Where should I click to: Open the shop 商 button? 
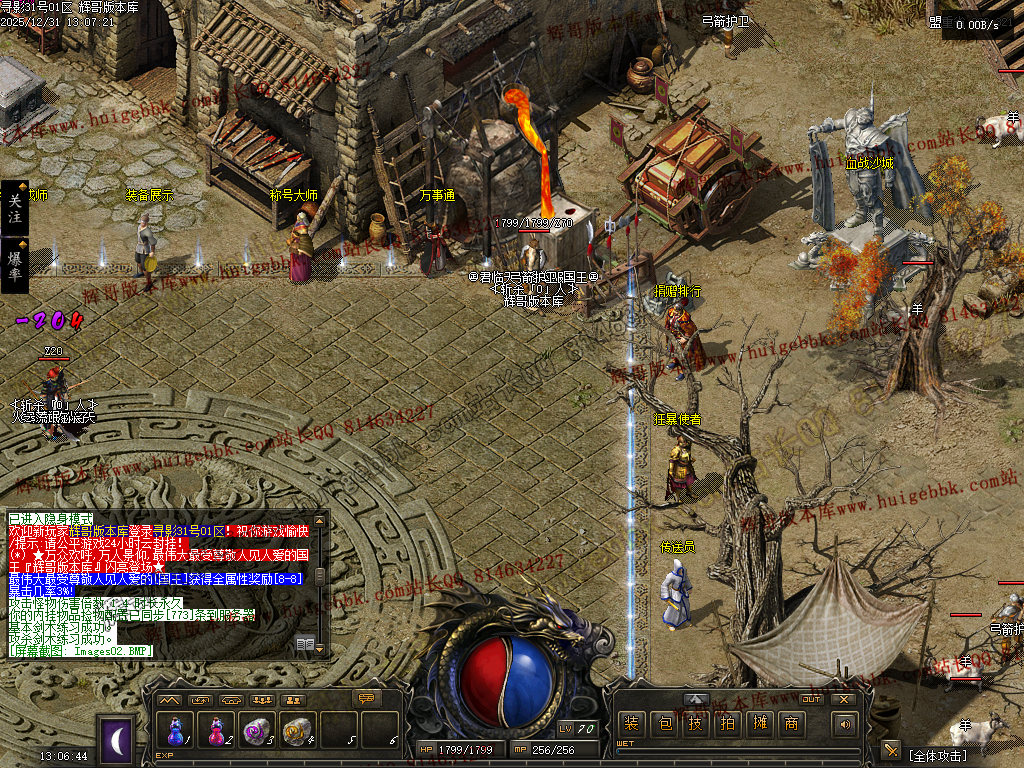point(791,724)
